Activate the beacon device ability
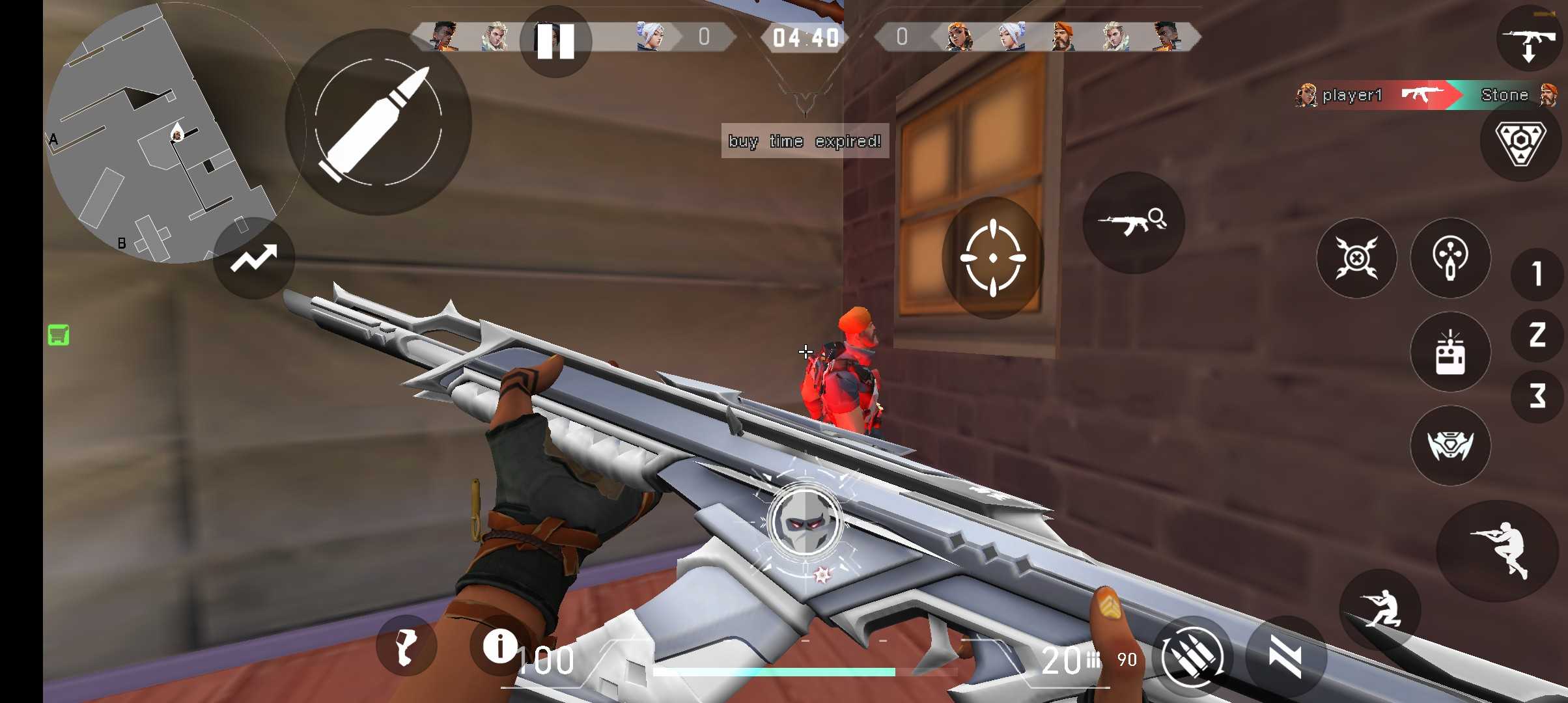 (1450, 352)
